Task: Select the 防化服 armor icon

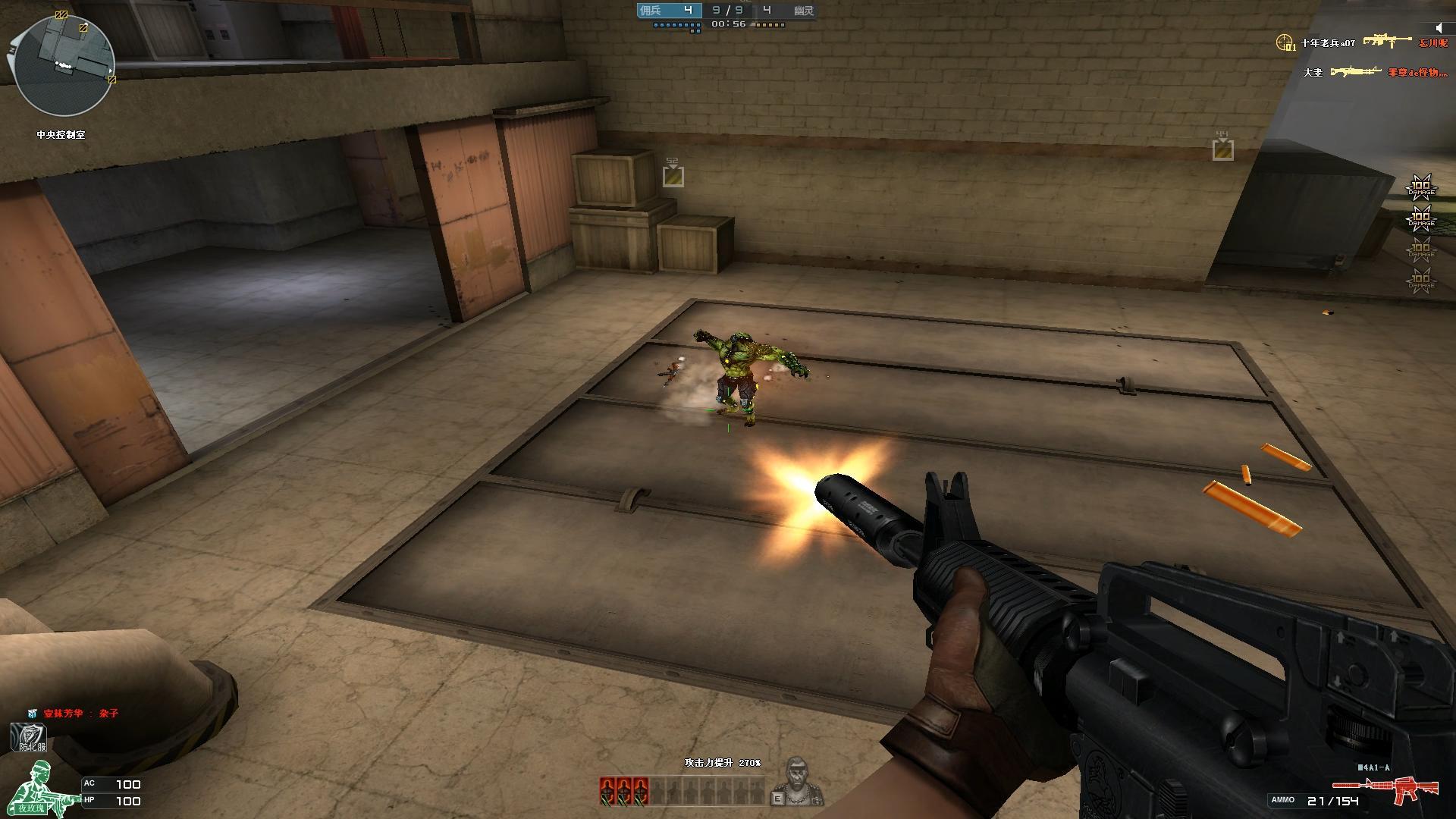Action: [30, 738]
